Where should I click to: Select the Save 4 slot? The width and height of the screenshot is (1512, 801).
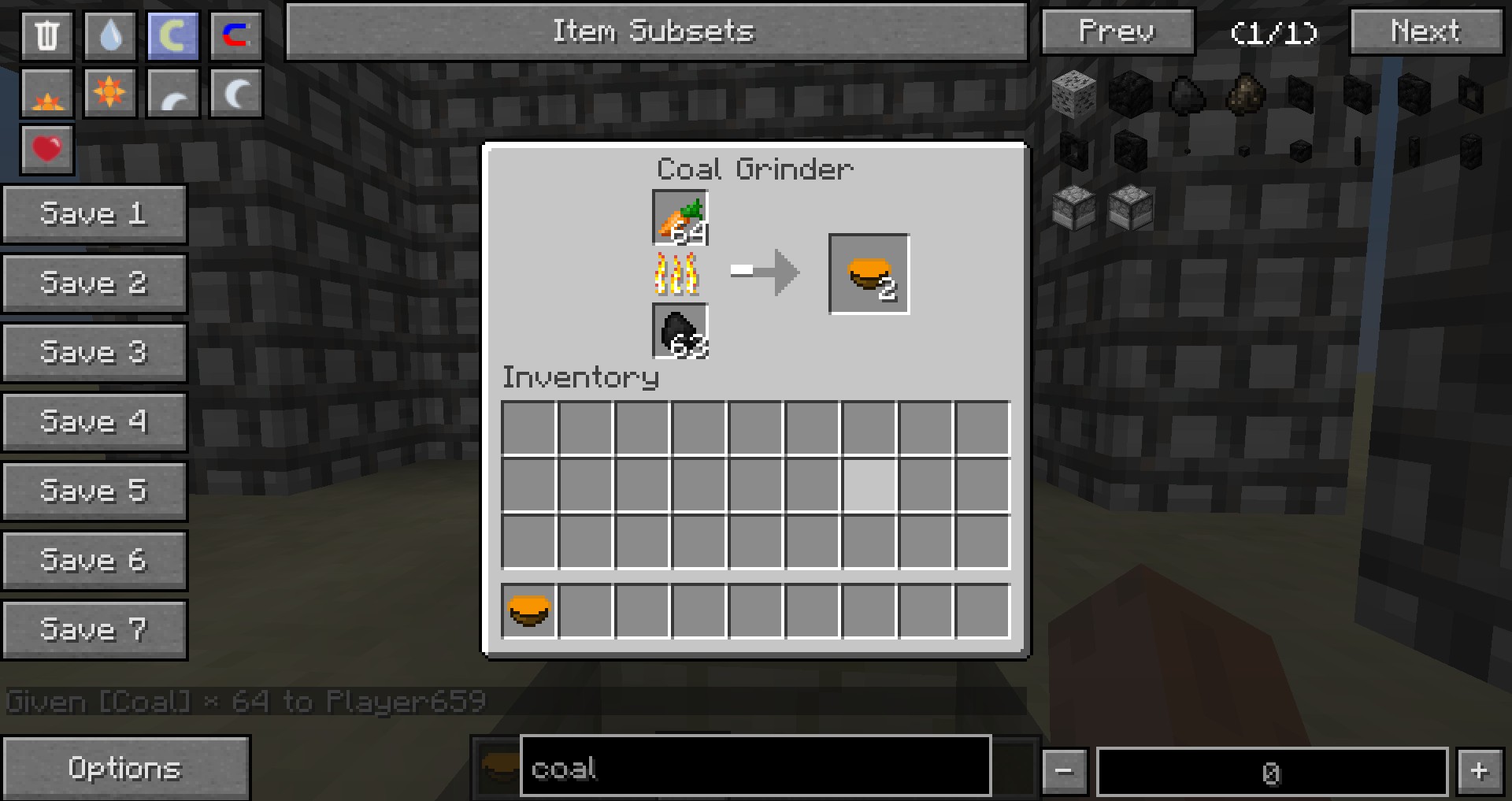pyautogui.click(x=94, y=422)
